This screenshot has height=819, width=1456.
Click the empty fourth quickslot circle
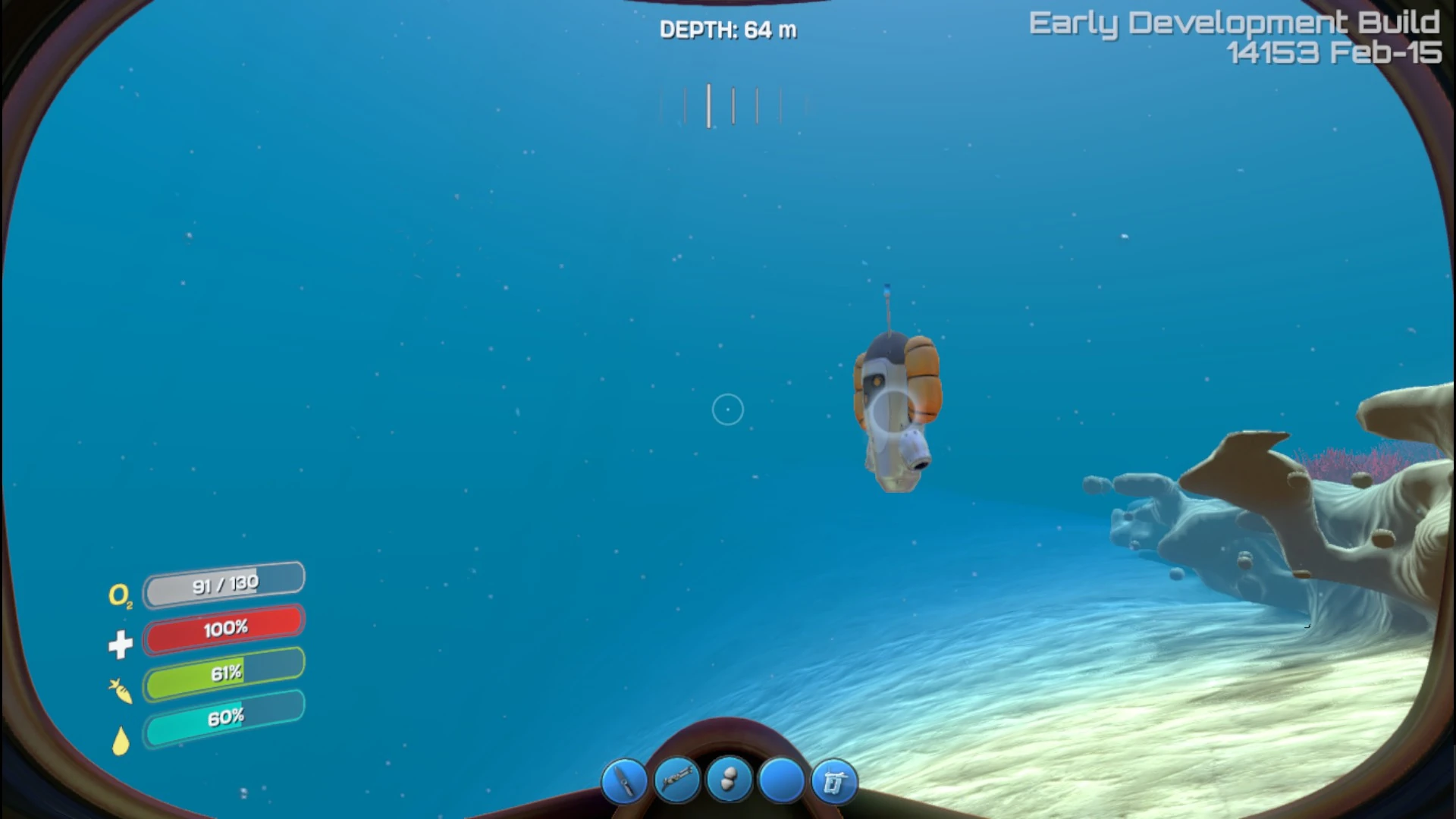click(780, 780)
